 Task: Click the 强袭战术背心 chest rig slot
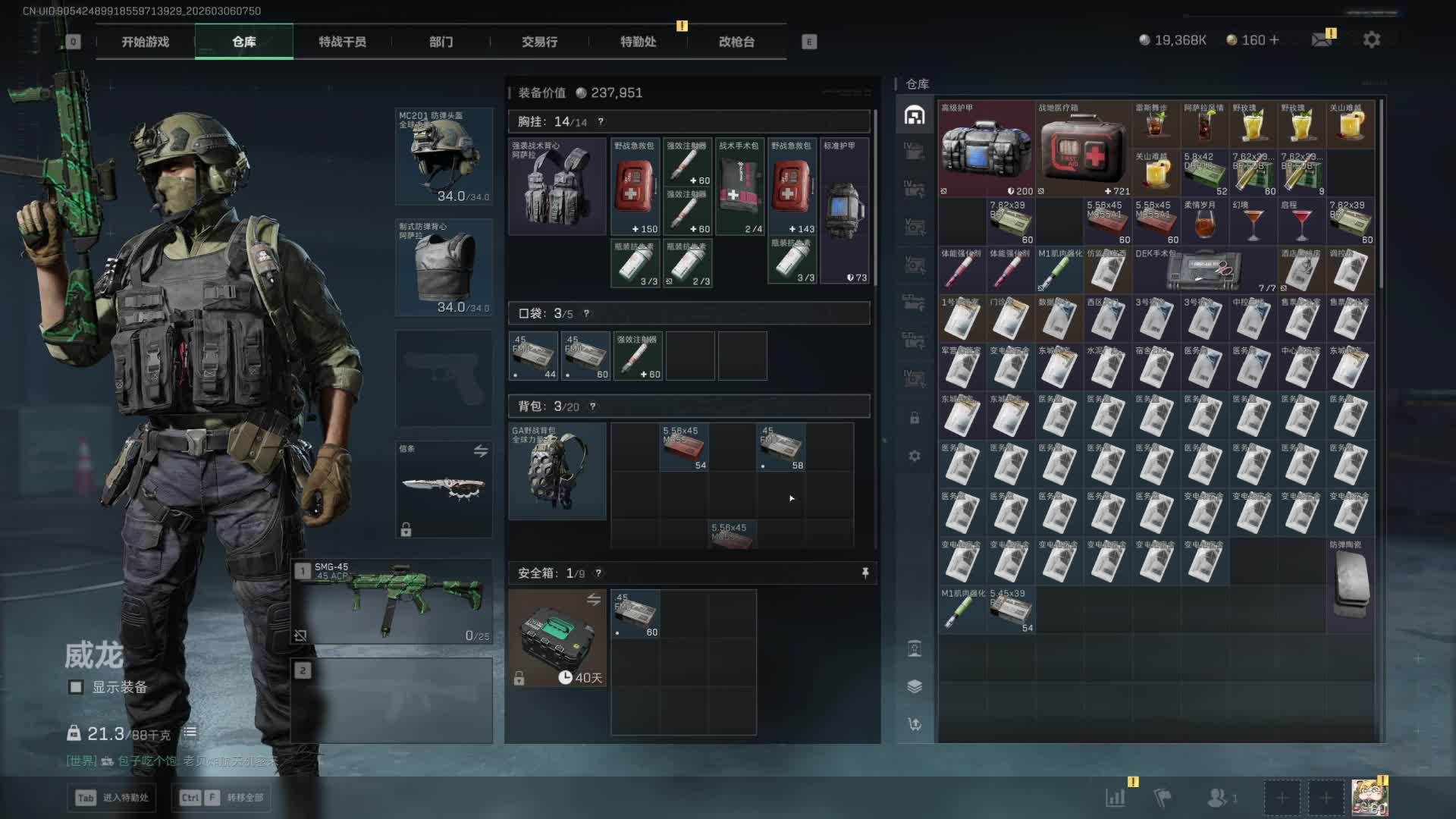coord(557,187)
